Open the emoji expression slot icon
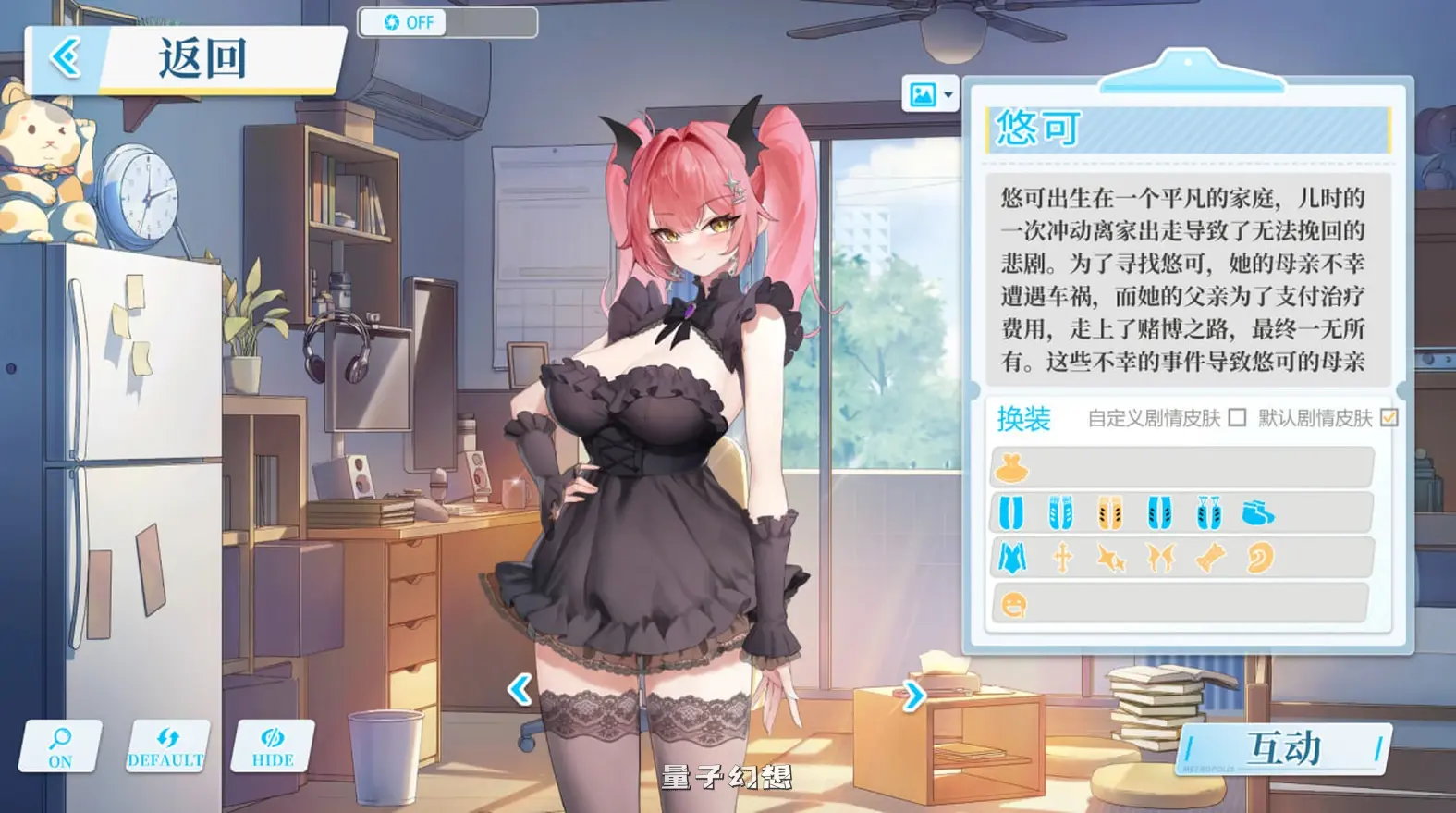Screen dimensions: 1456x813 1014,606
